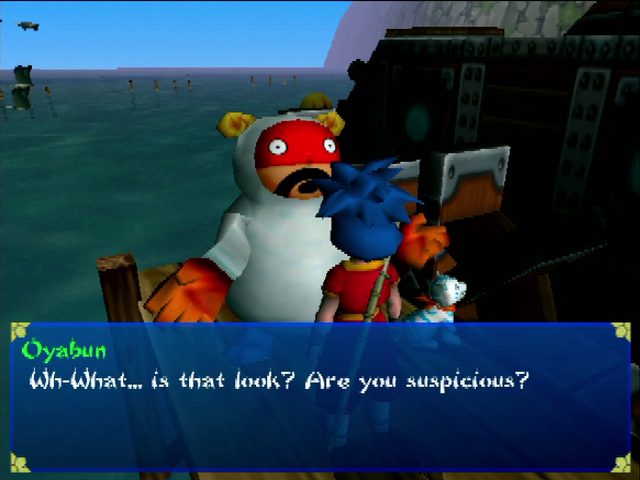Screen dimensions: 640x480
Task: Click Oyabun's dialogue box to continue
Action: point(320,396)
